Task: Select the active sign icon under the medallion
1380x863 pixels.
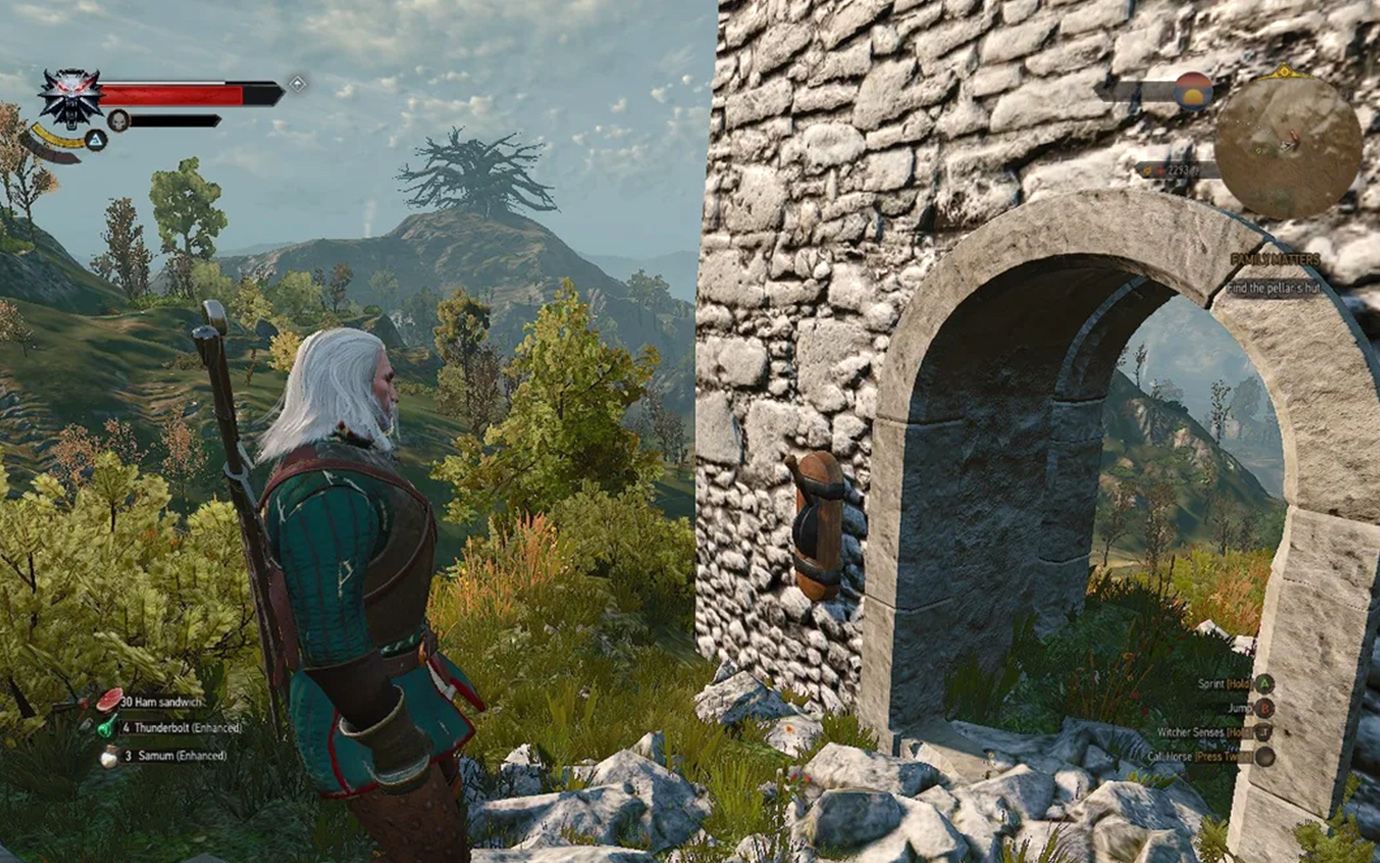Action: click(x=96, y=140)
